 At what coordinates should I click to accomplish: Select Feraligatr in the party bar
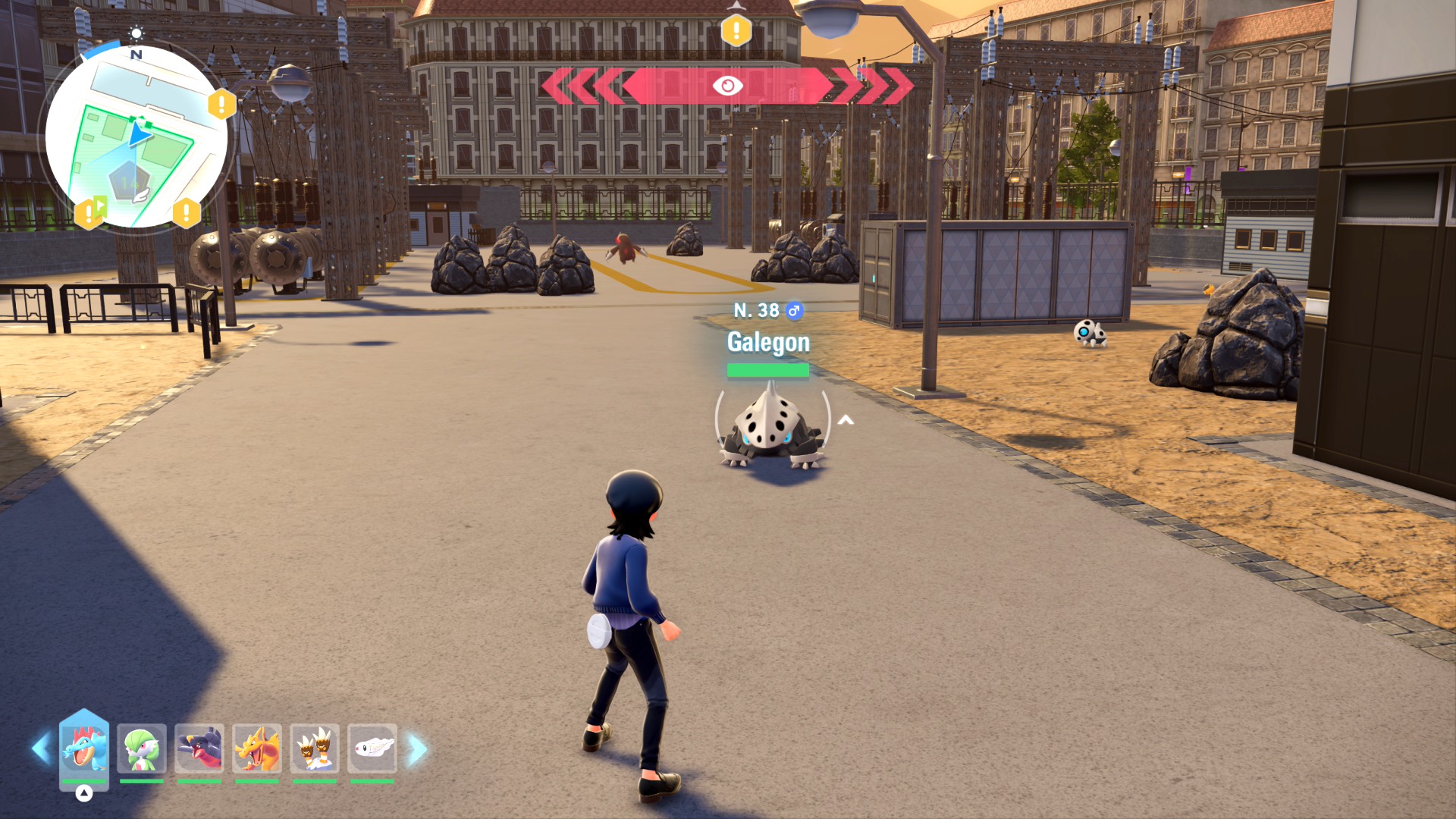(84, 748)
